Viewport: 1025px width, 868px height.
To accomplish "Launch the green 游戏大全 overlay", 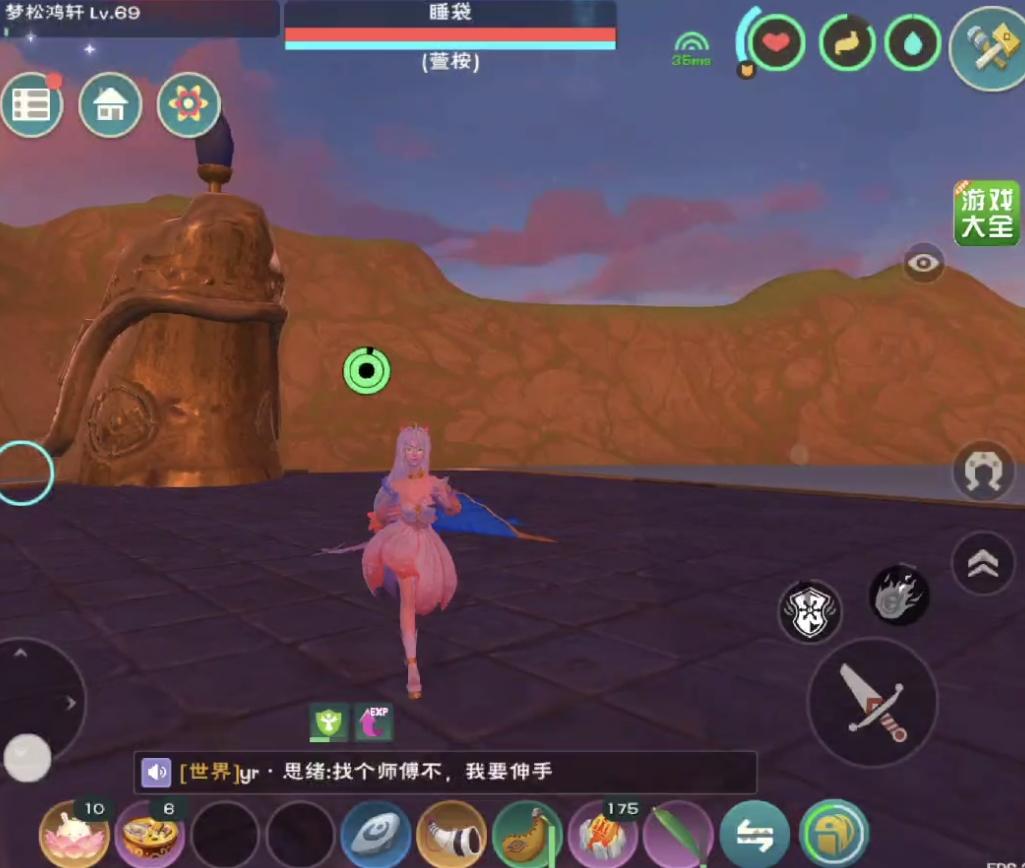I will point(986,213).
